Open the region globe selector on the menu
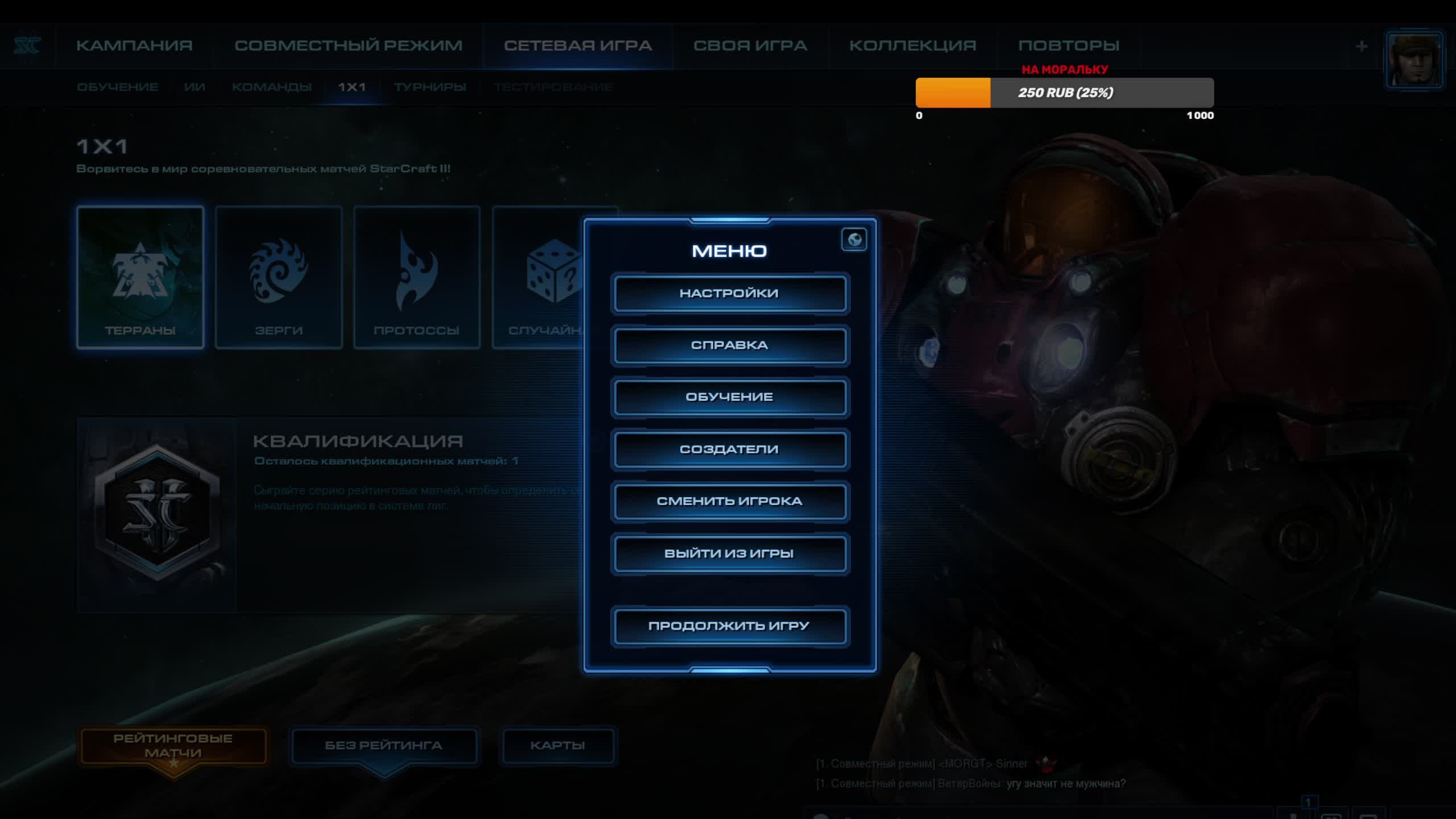This screenshot has height=819, width=1456. (x=854, y=240)
